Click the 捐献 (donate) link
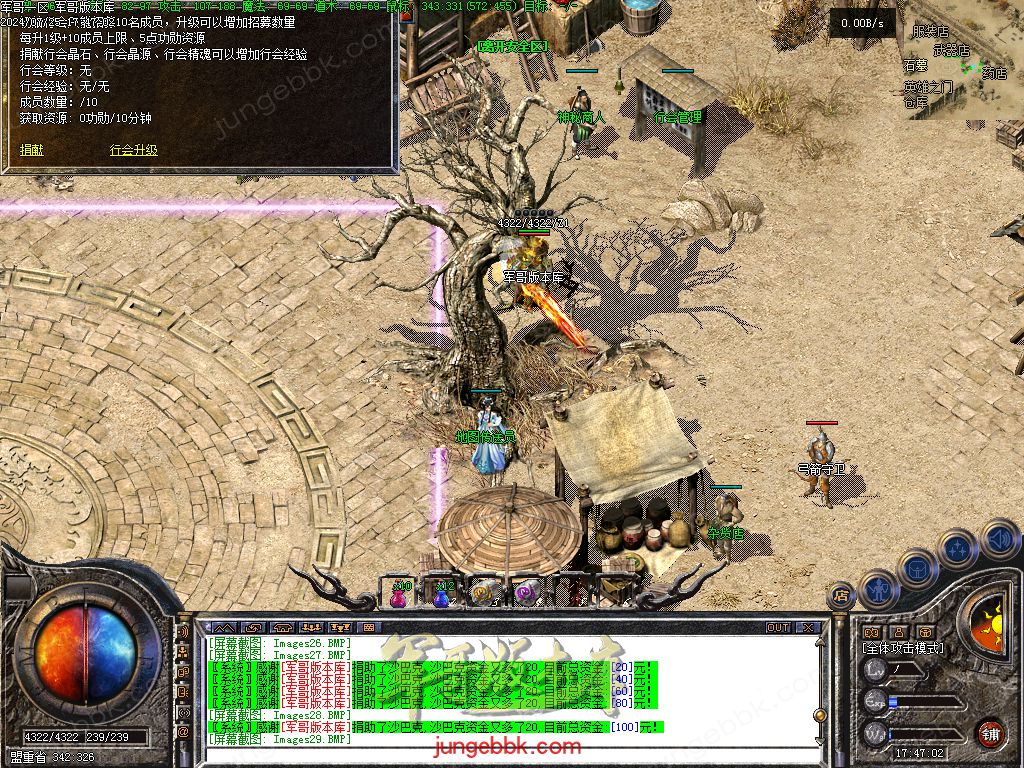 point(31,150)
